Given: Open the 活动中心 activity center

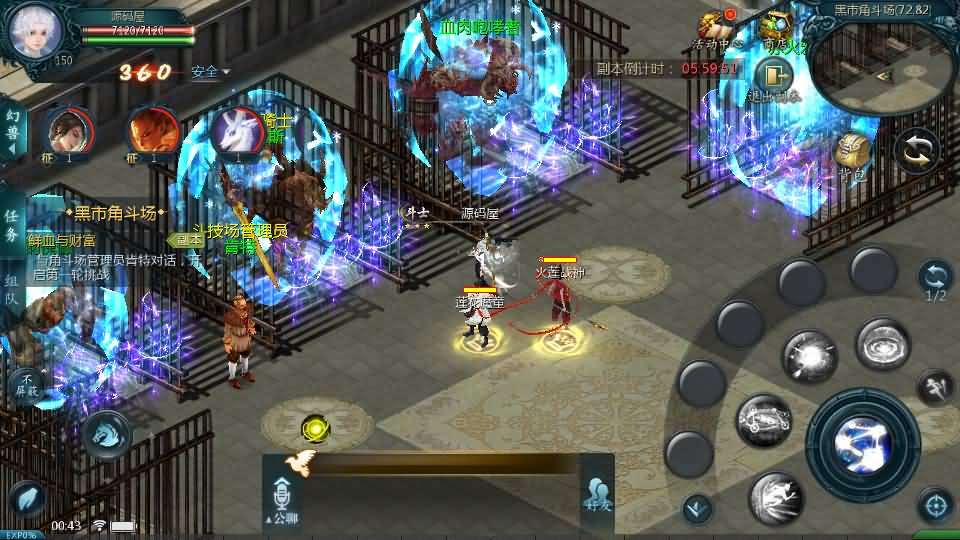Looking at the screenshot, I should pos(716,30).
